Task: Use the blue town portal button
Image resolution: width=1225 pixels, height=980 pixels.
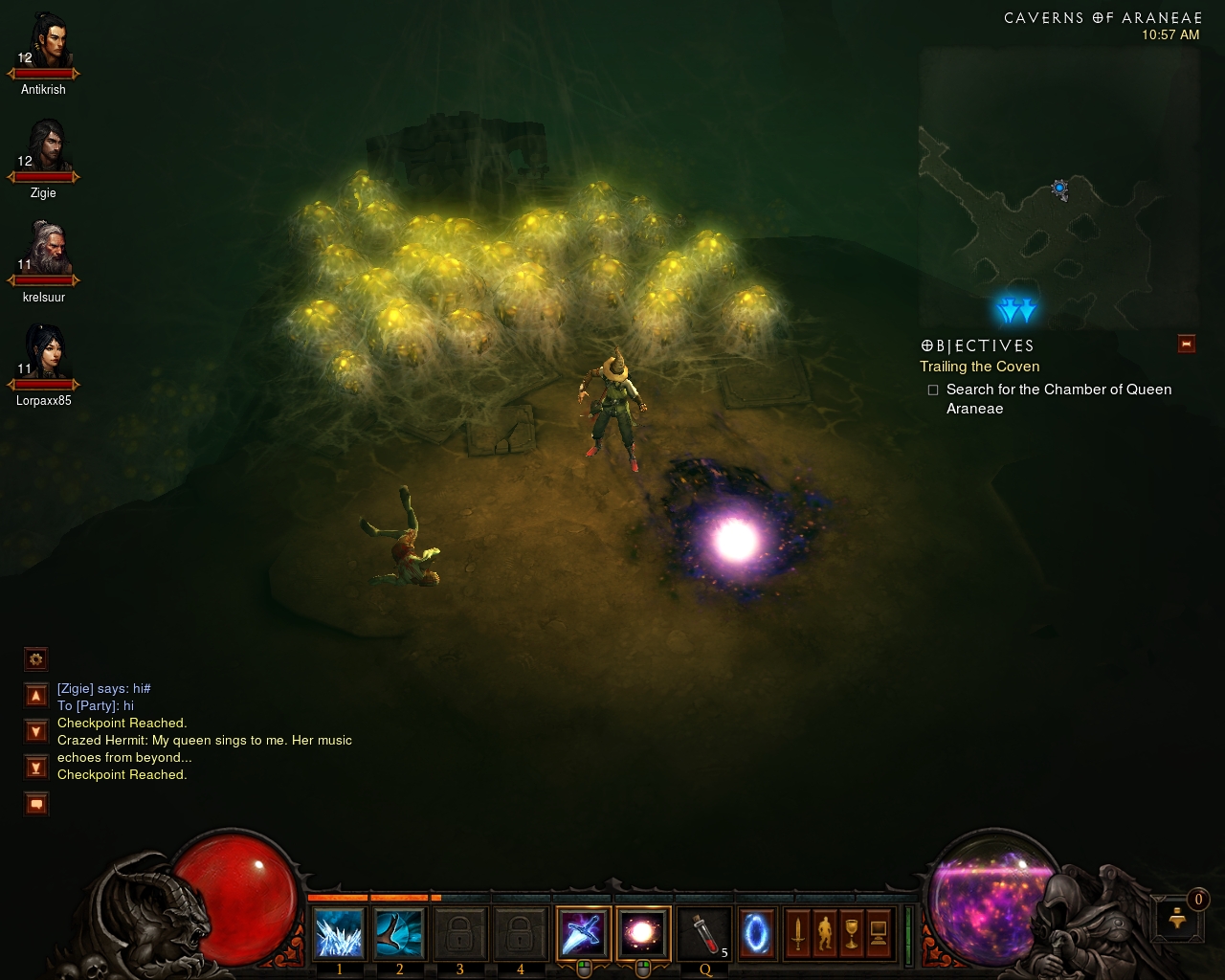Action: [756, 933]
